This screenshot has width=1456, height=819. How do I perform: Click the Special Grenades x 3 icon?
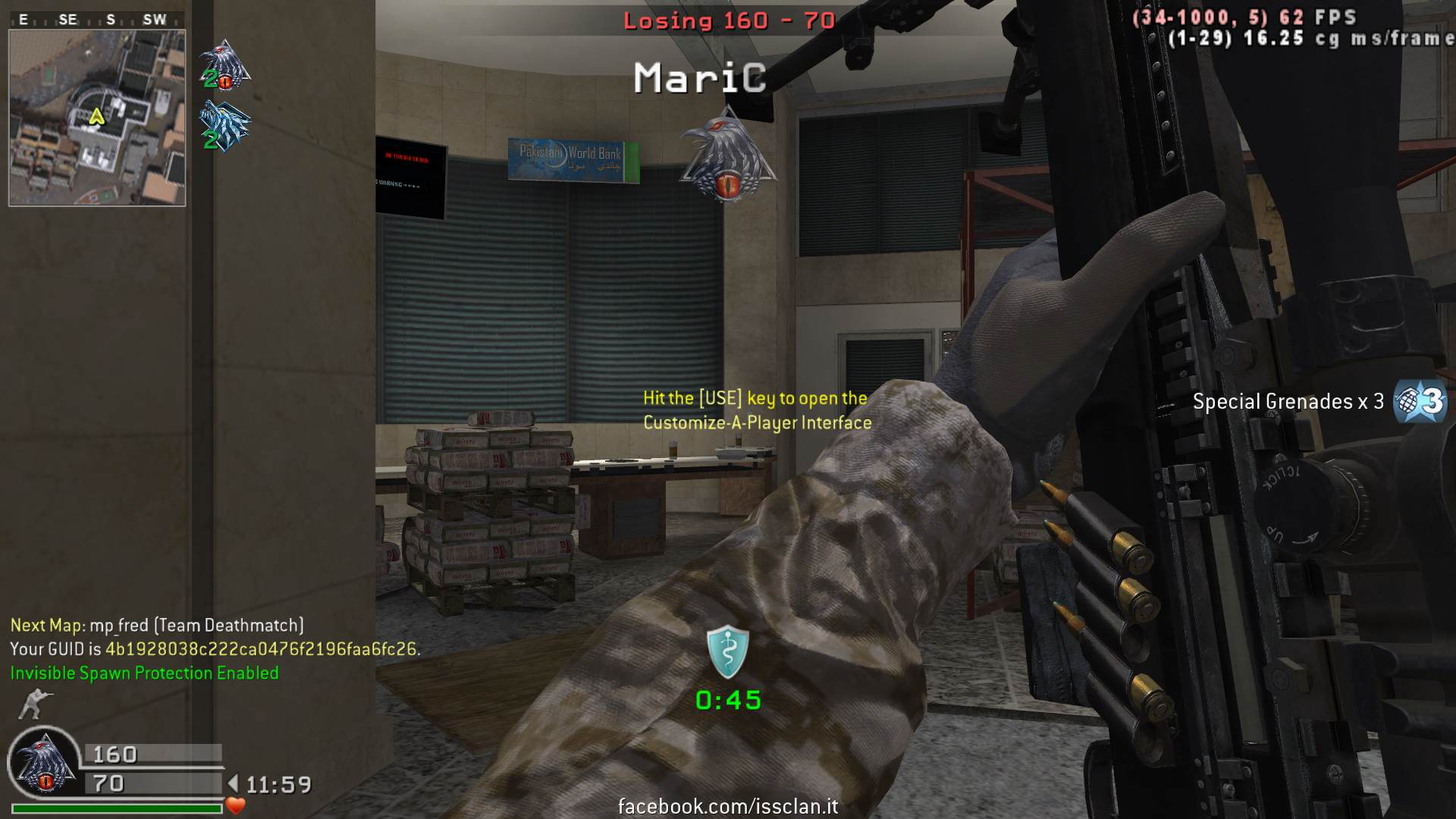pyautogui.click(x=1421, y=400)
